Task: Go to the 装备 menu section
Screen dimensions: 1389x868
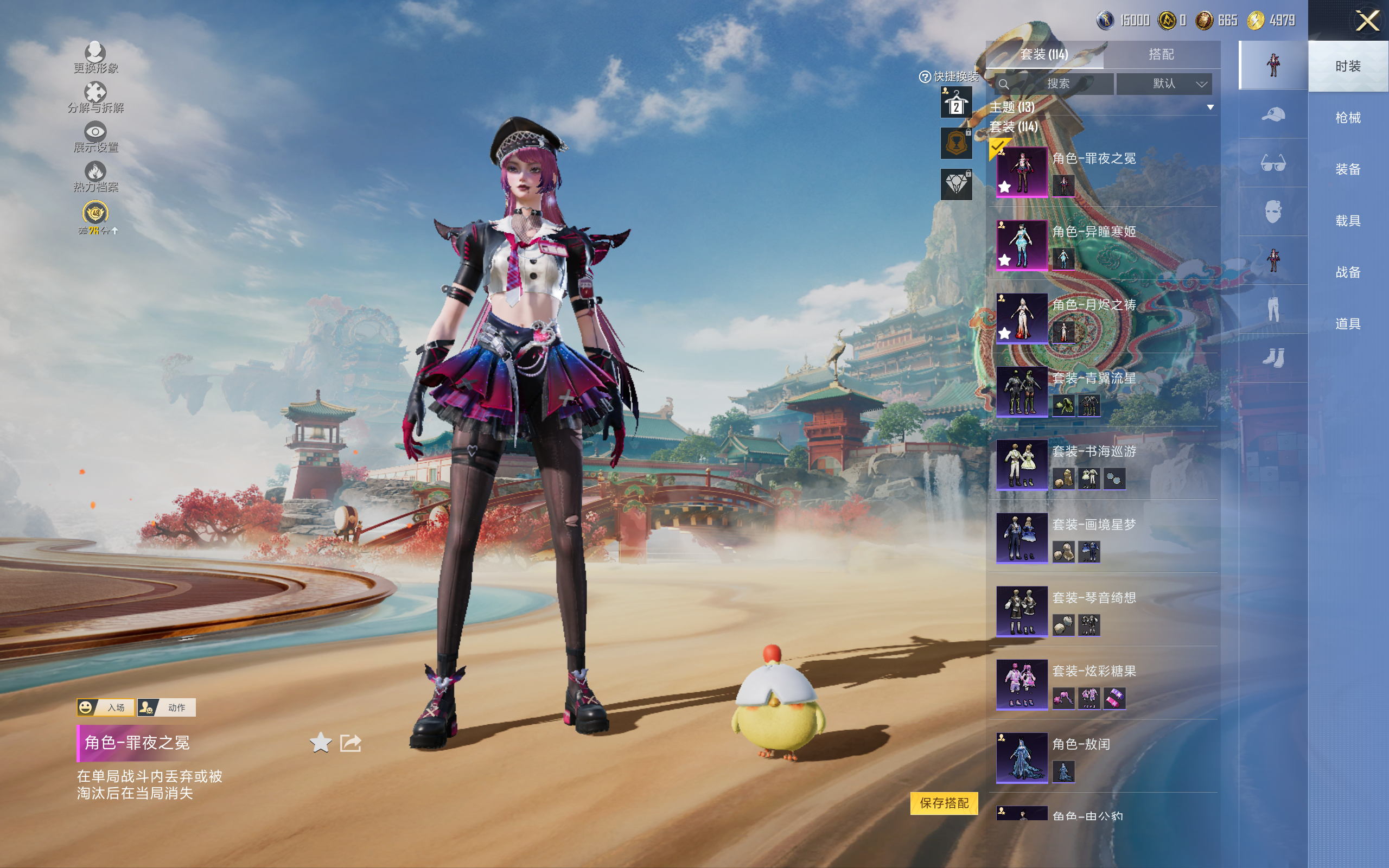Action: pos(1348,169)
